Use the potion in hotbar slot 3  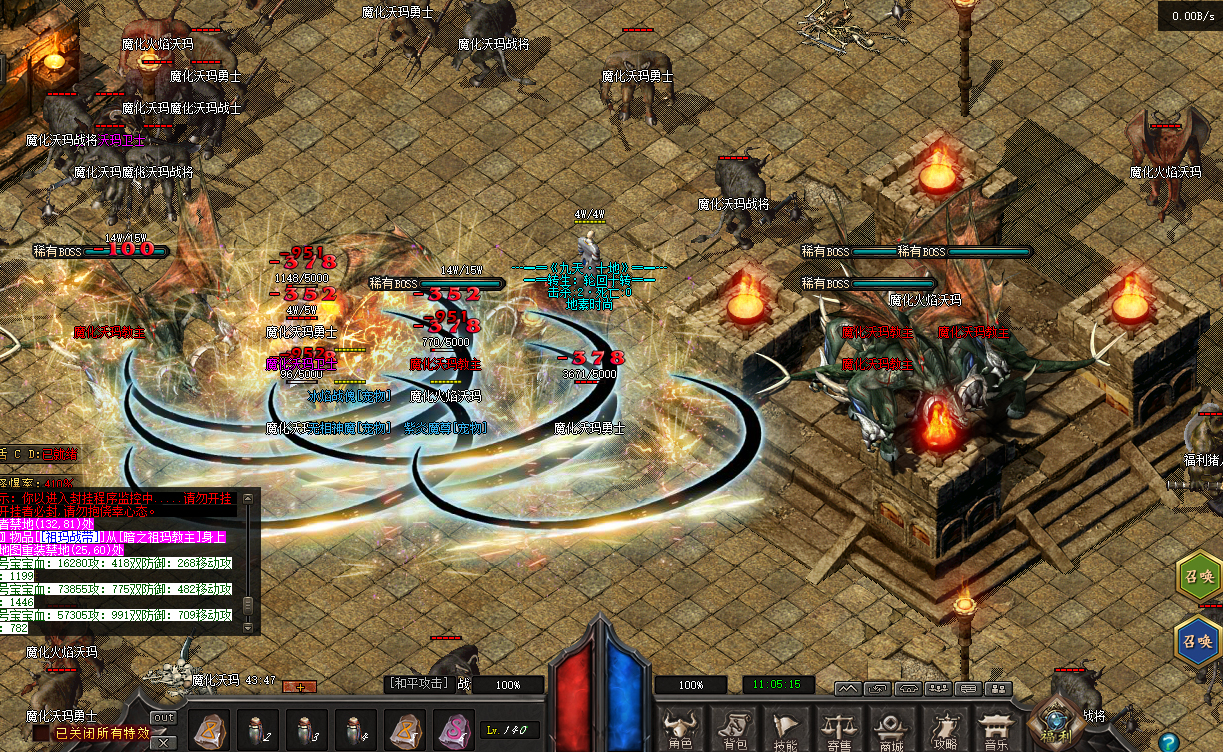click(x=308, y=730)
